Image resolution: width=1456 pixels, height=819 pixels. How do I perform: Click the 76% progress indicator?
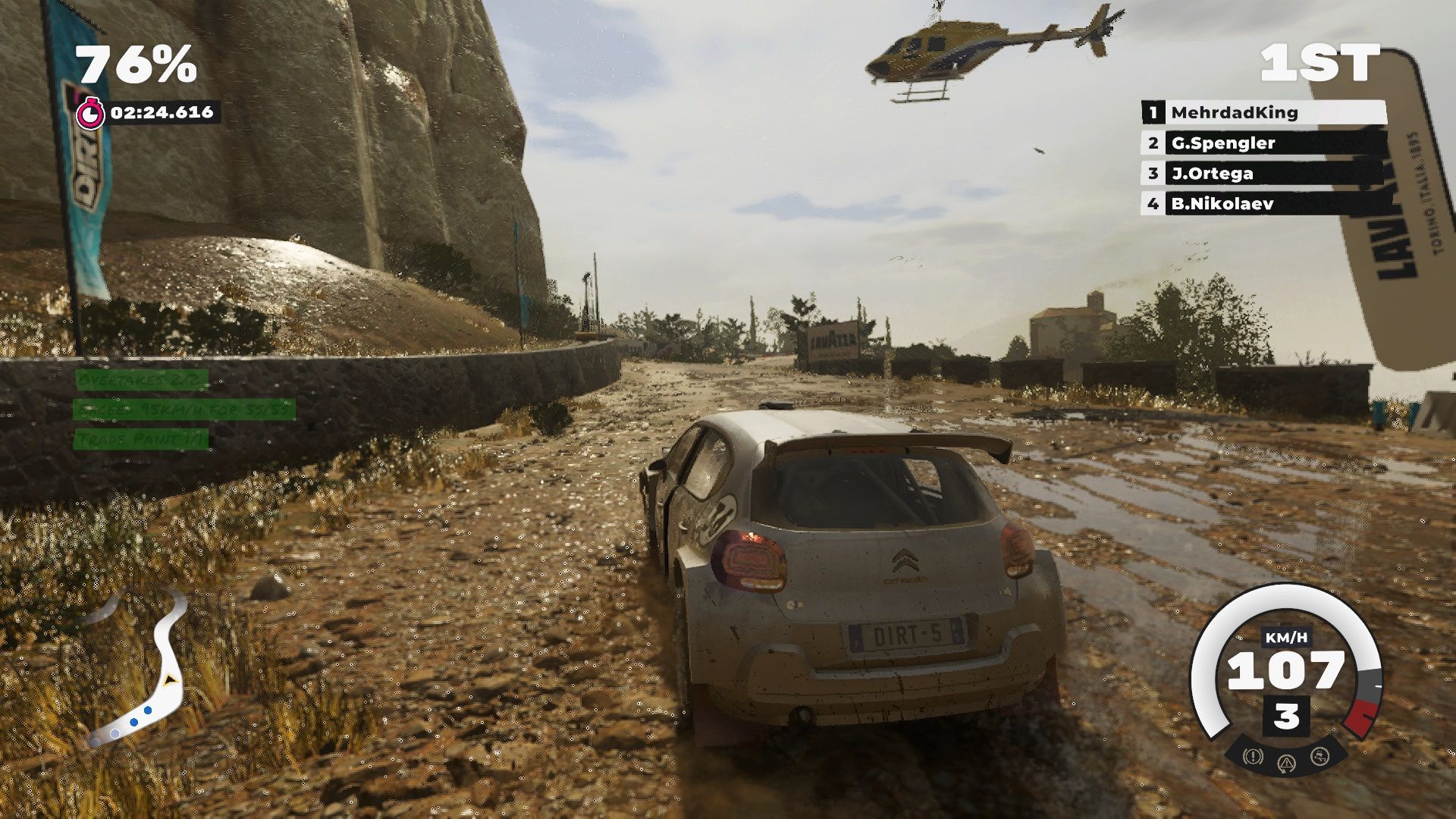pyautogui.click(x=133, y=64)
